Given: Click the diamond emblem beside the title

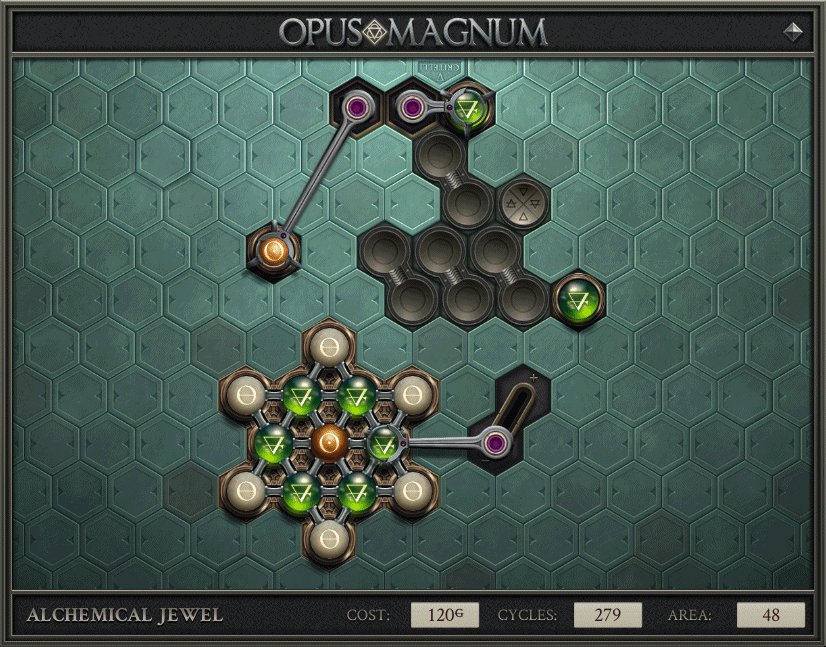Looking at the screenshot, I should 792,31.
